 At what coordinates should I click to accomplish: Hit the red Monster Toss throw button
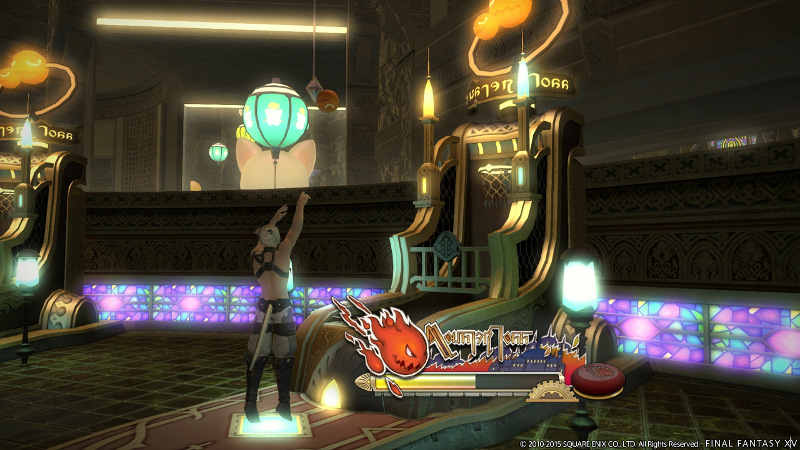(597, 378)
